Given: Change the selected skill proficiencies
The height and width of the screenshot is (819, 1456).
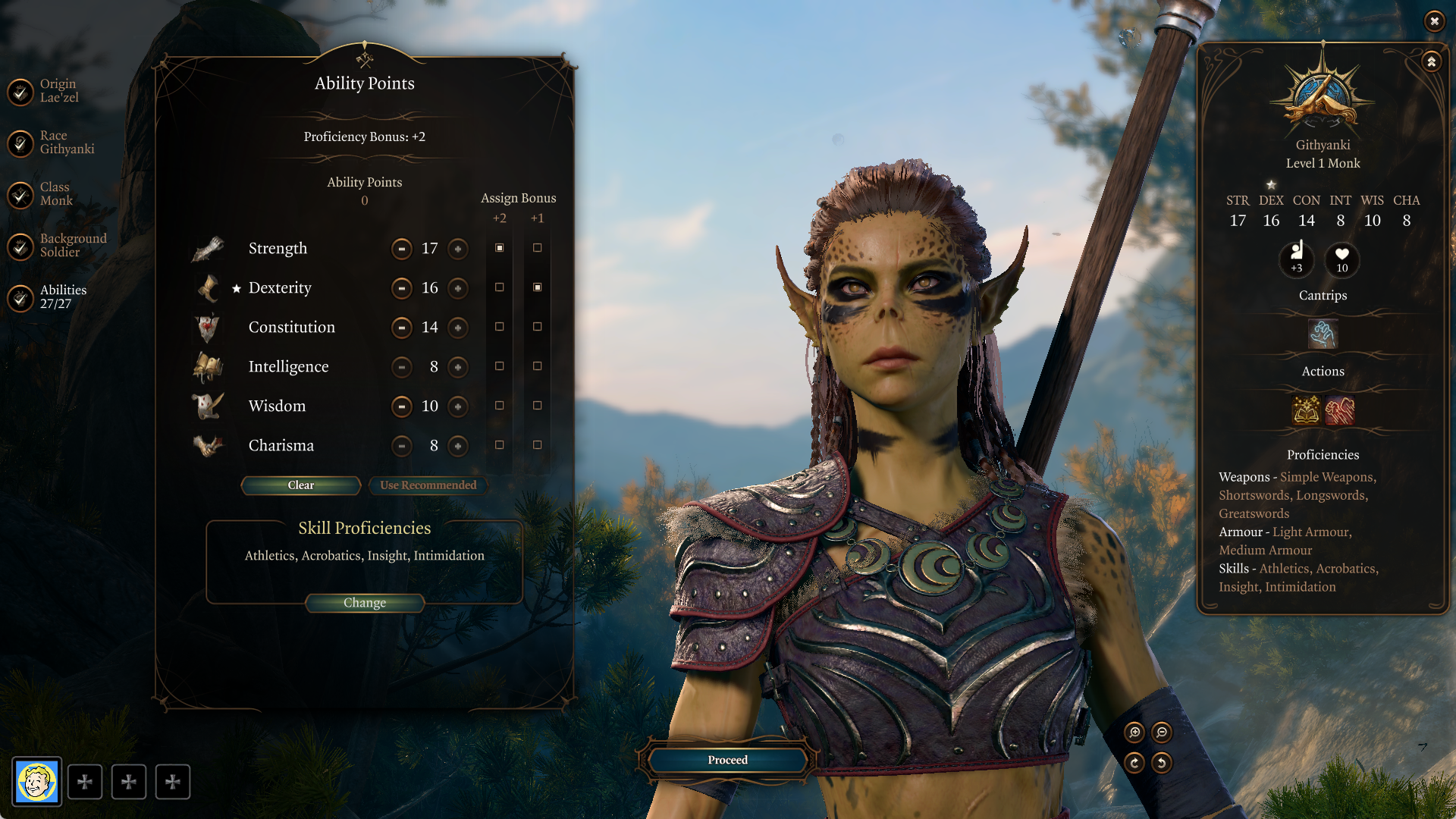Looking at the screenshot, I should pos(364,603).
